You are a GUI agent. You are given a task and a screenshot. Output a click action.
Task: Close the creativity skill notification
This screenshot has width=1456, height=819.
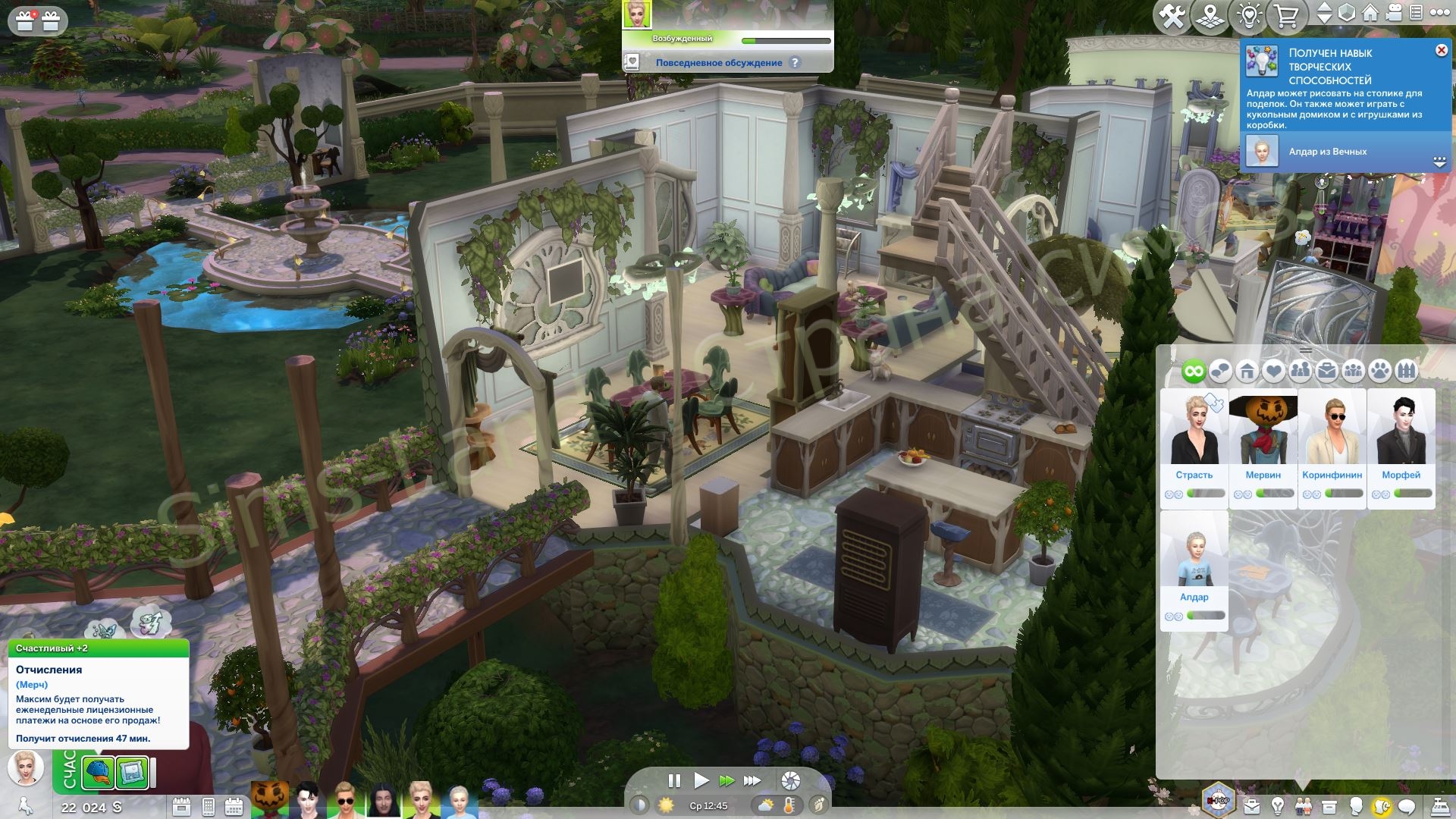1441,50
